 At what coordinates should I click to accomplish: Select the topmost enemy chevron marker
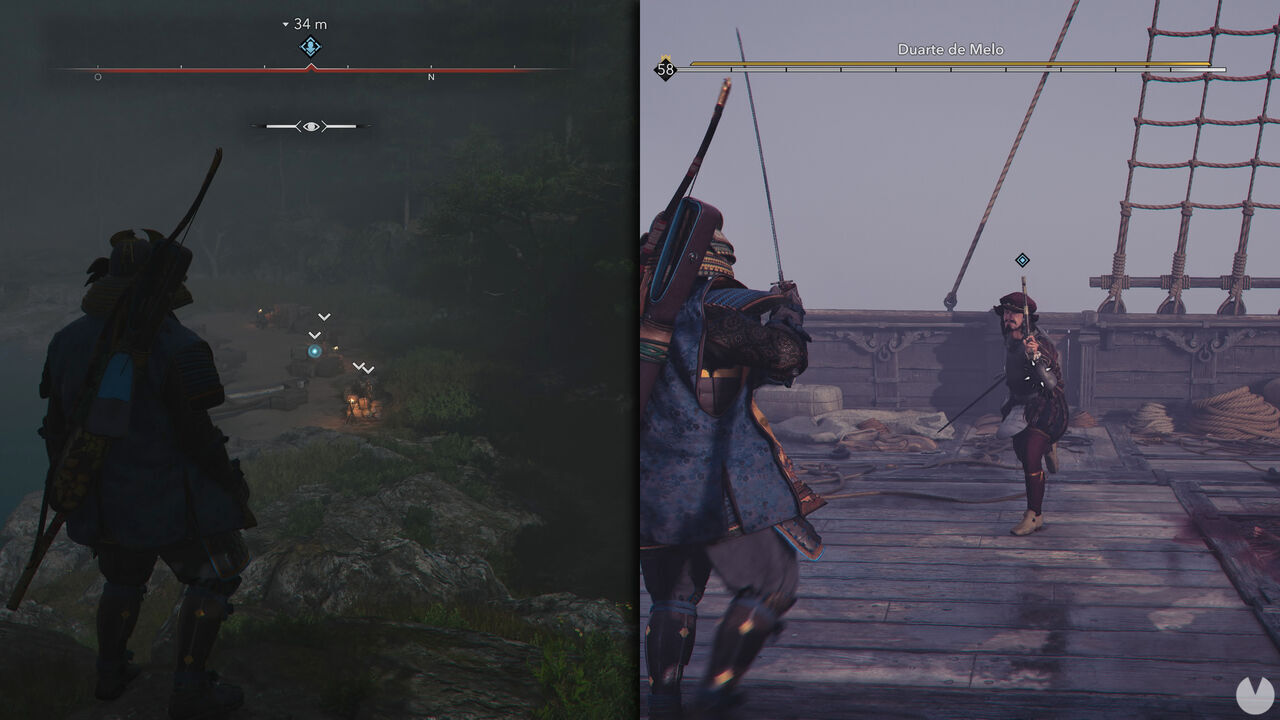pyautogui.click(x=324, y=317)
